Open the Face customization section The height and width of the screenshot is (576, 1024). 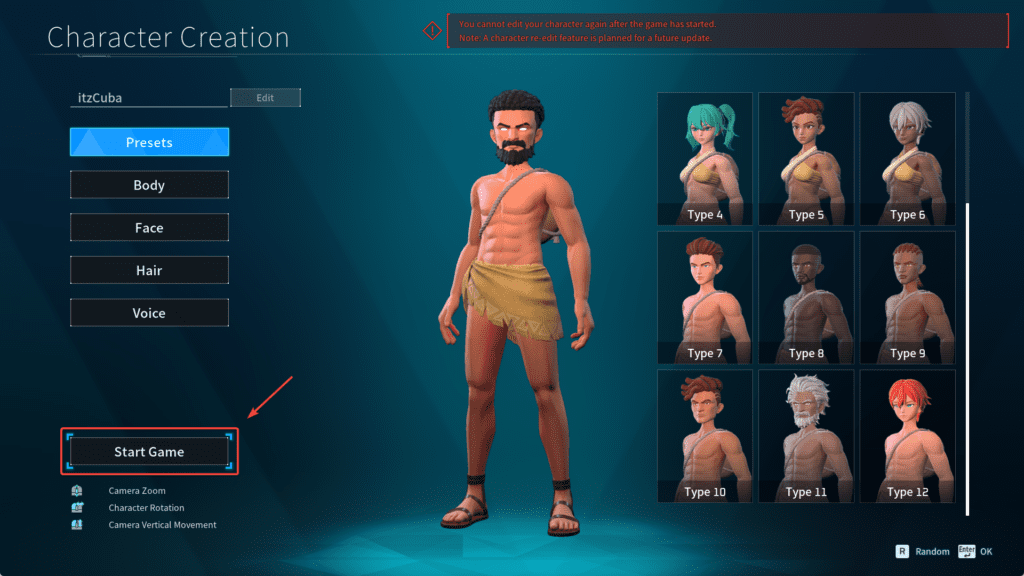[x=149, y=228]
